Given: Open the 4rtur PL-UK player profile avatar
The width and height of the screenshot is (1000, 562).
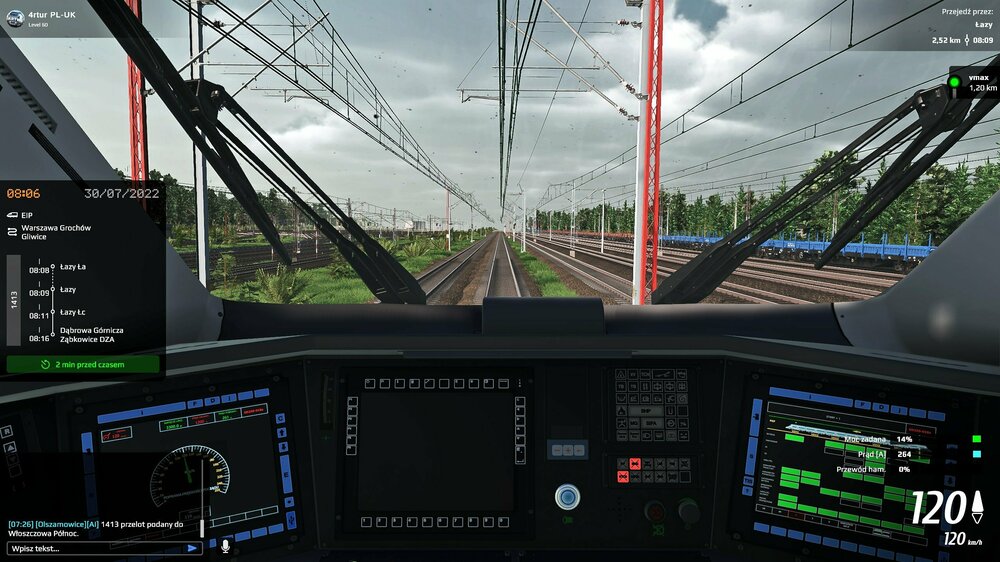Looking at the screenshot, I should pos(15,18).
